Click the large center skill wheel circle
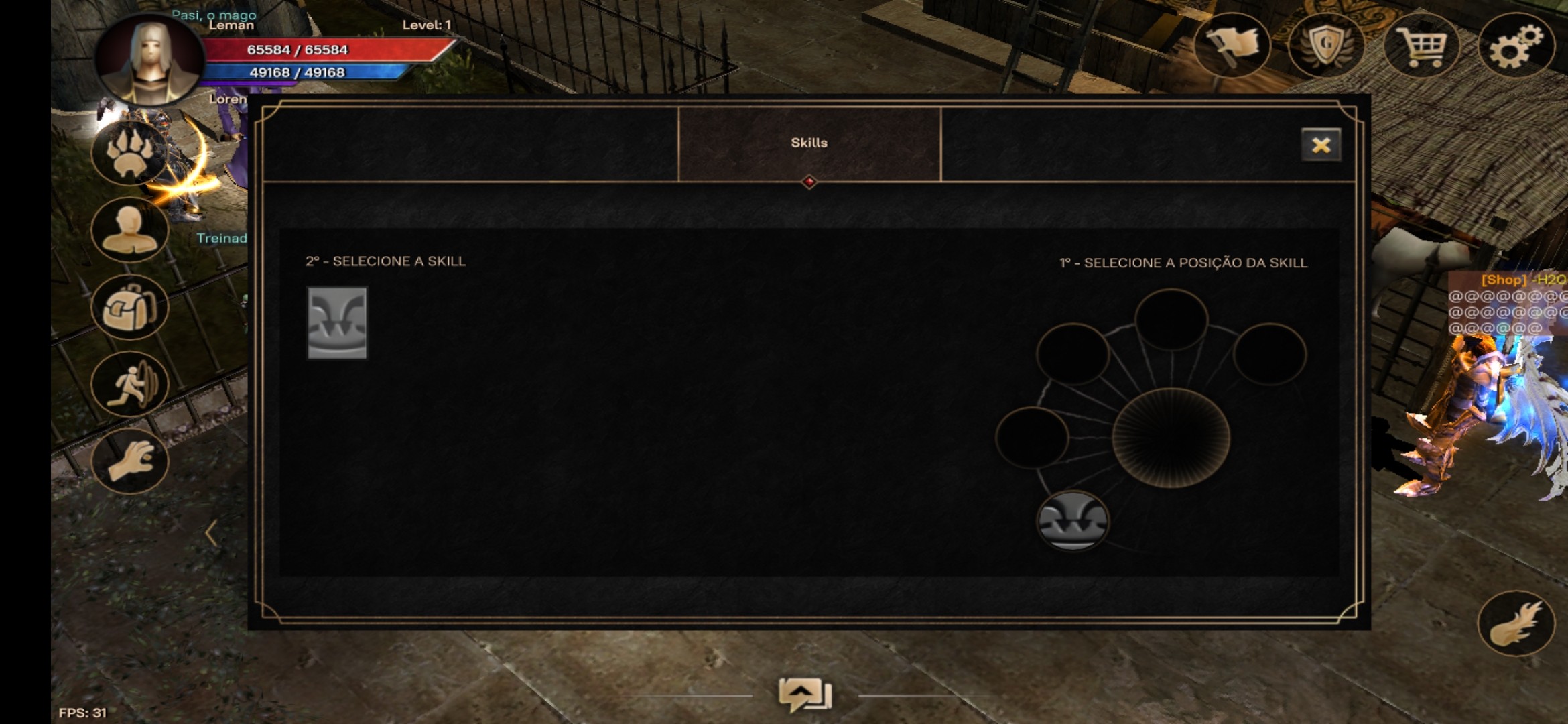 point(1171,437)
